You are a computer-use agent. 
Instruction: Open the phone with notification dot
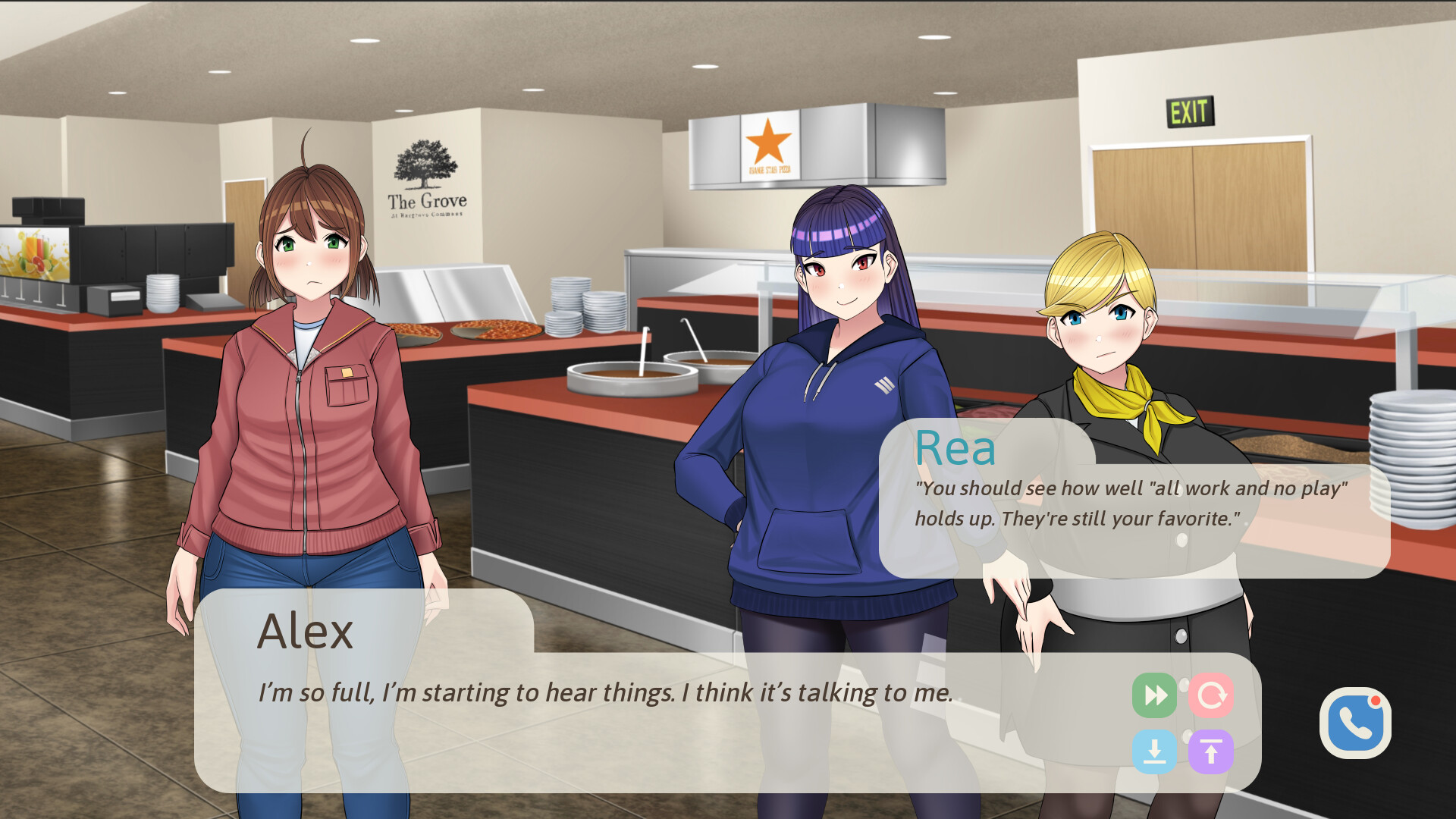point(1354,722)
